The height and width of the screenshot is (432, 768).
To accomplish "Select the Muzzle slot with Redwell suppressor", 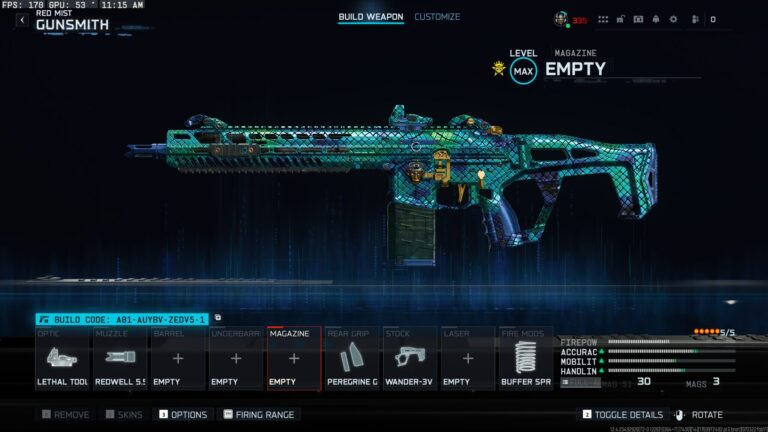I will tap(121, 358).
